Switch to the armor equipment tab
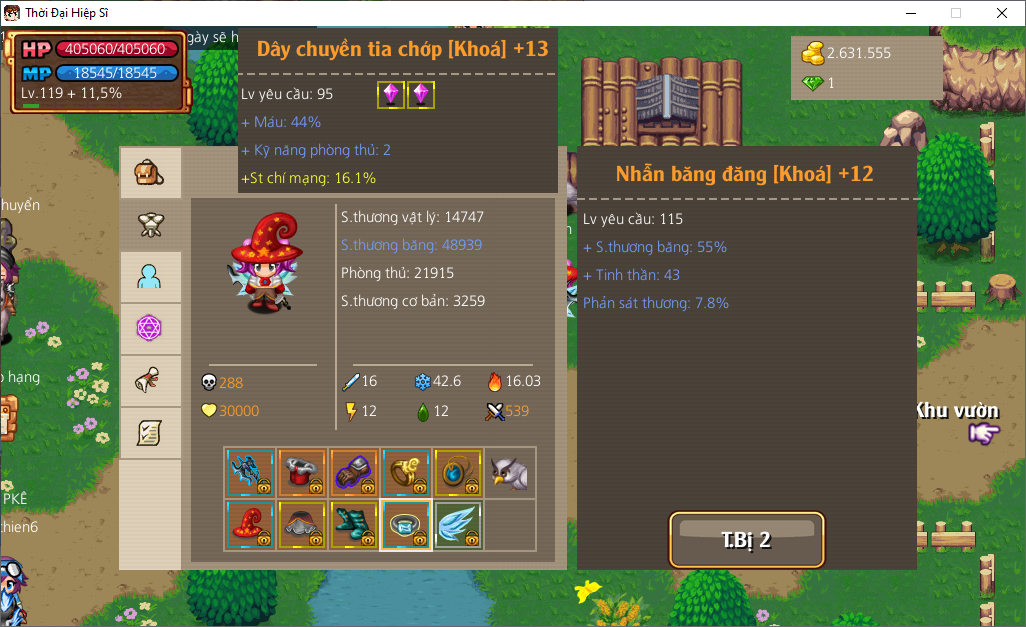The image size is (1026, 627). [150, 225]
